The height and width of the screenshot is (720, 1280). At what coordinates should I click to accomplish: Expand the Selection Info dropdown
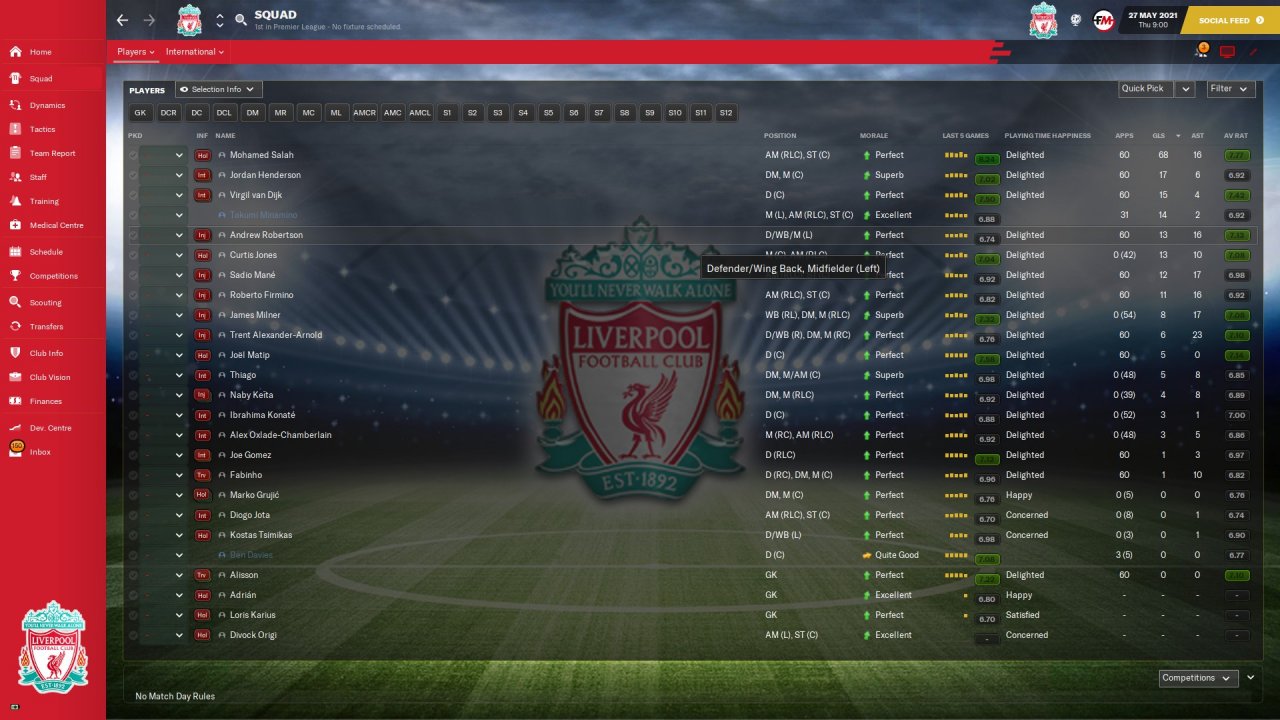coord(219,90)
